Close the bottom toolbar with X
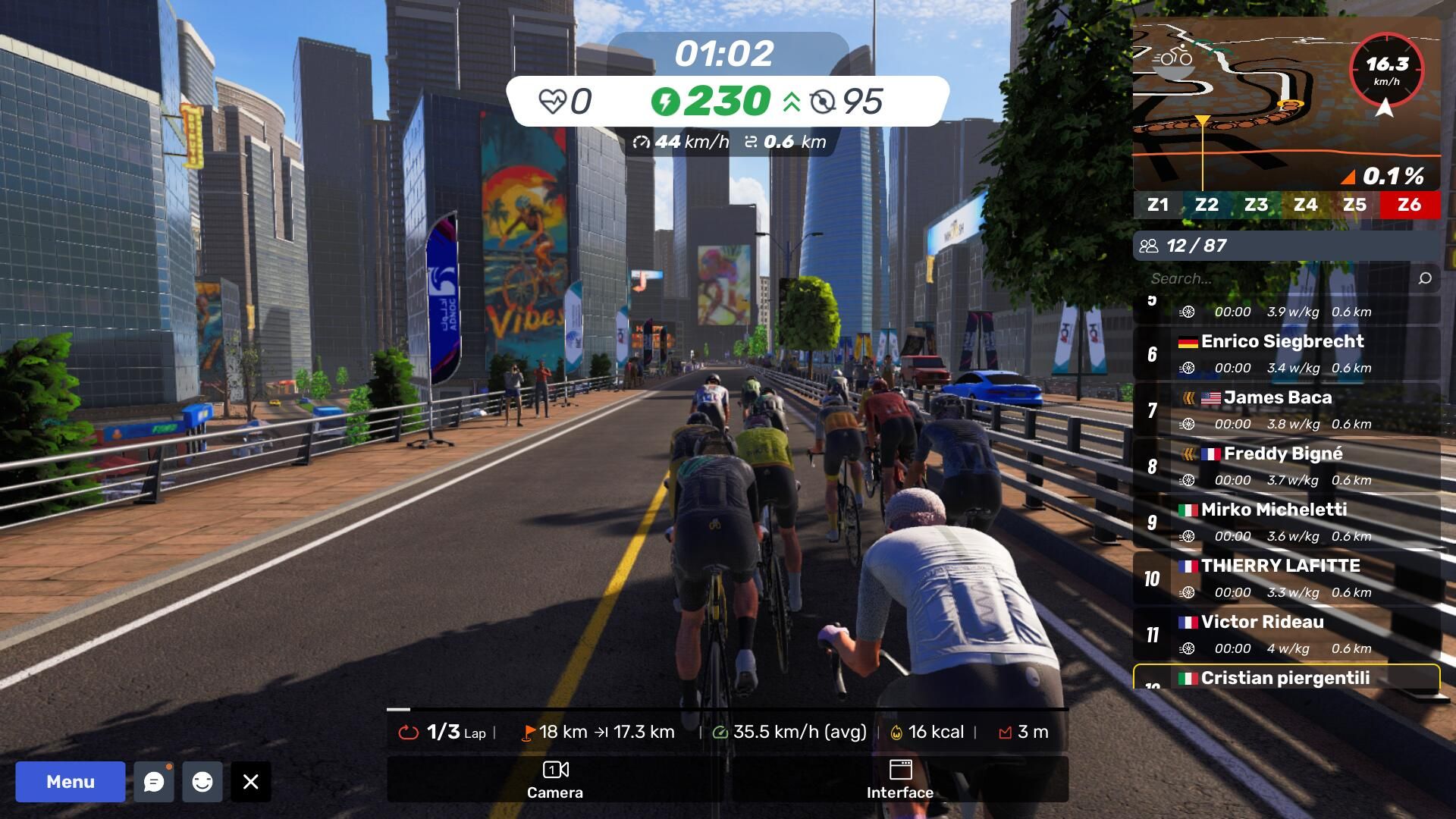The image size is (1456, 819). pyautogui.click(x=251, y=782)
